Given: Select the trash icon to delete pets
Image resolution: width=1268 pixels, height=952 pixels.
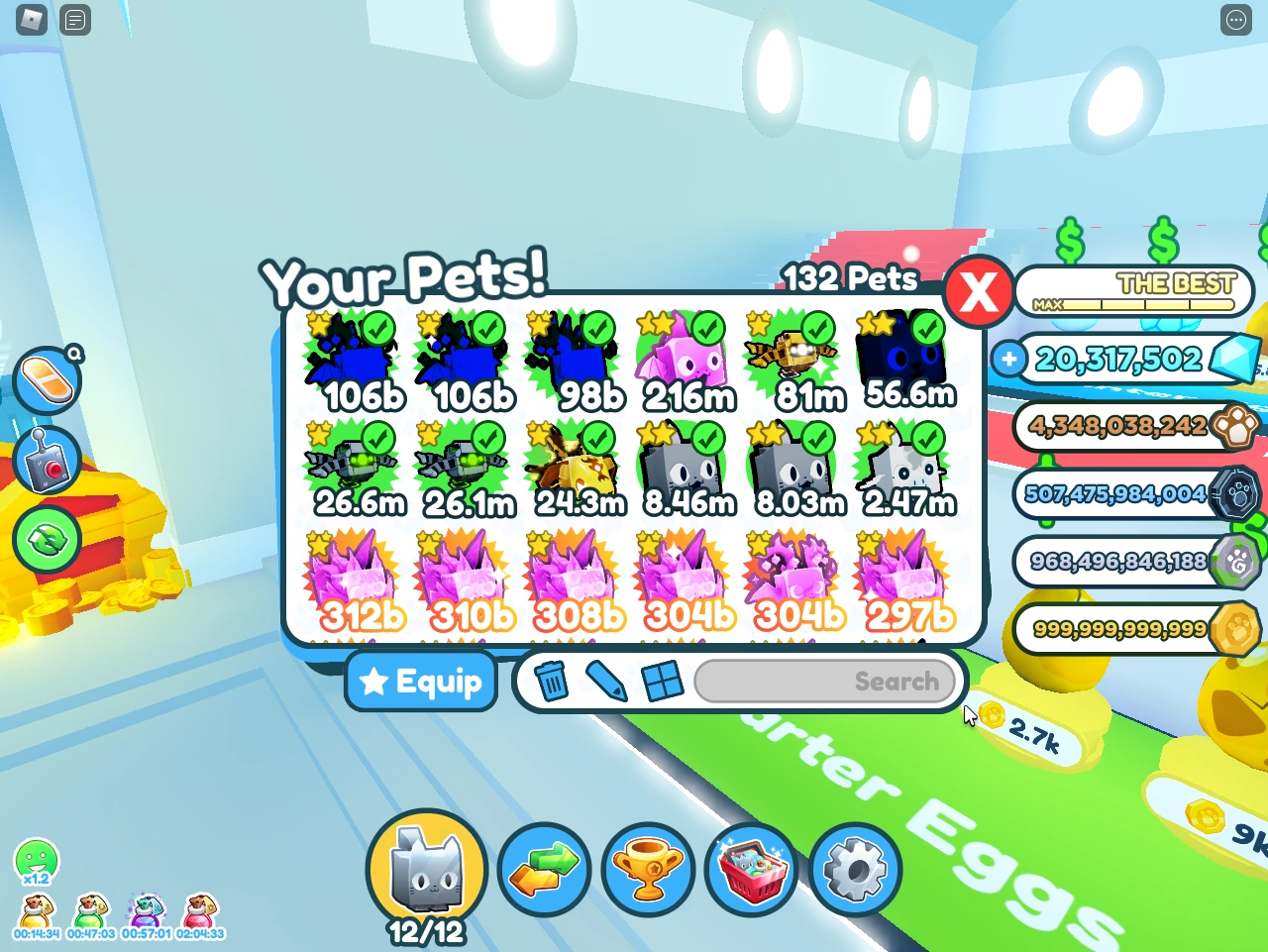Looking at the screenshot, I should point(552,681).
